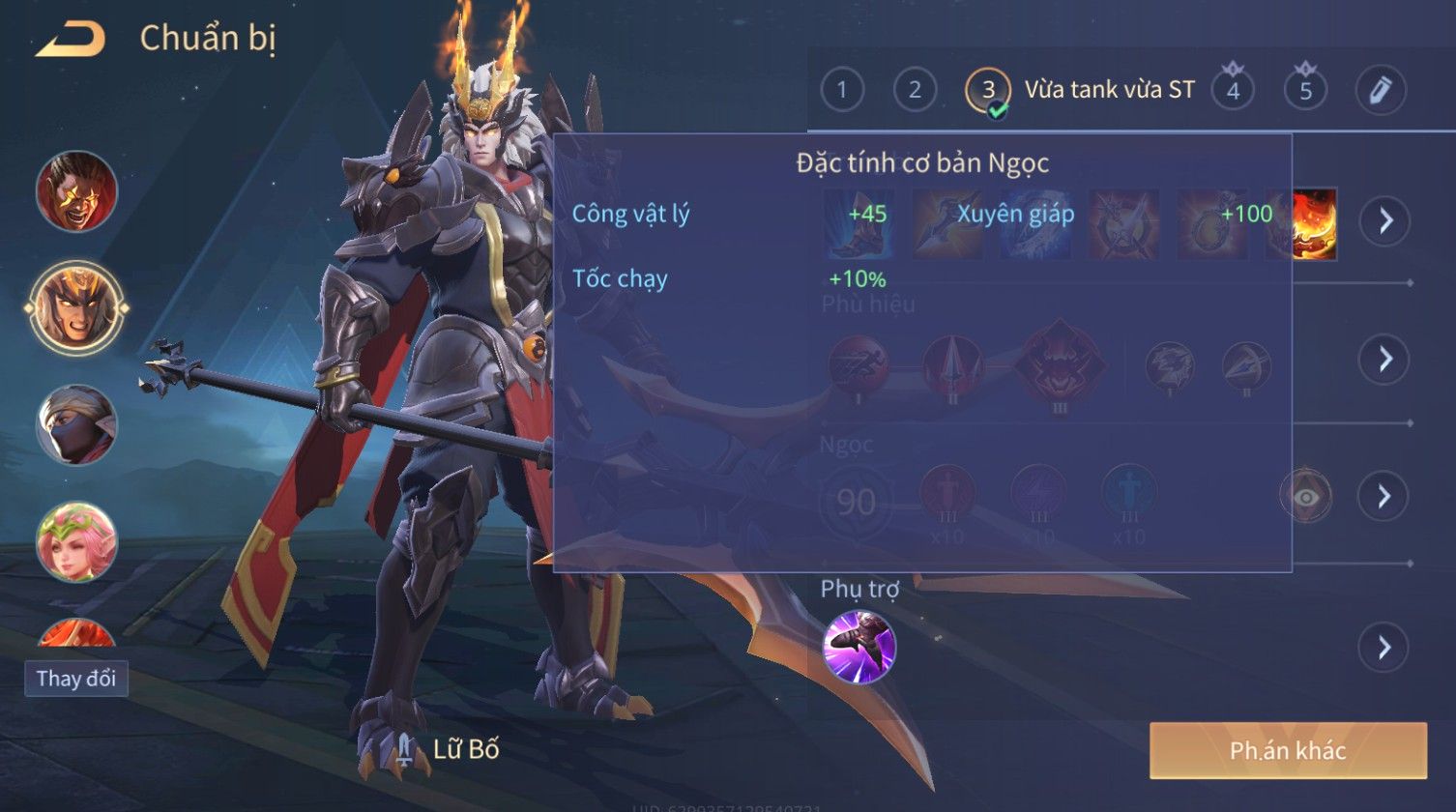Select the highlighted Lữ Bố portrait

(x=77, y=307)
